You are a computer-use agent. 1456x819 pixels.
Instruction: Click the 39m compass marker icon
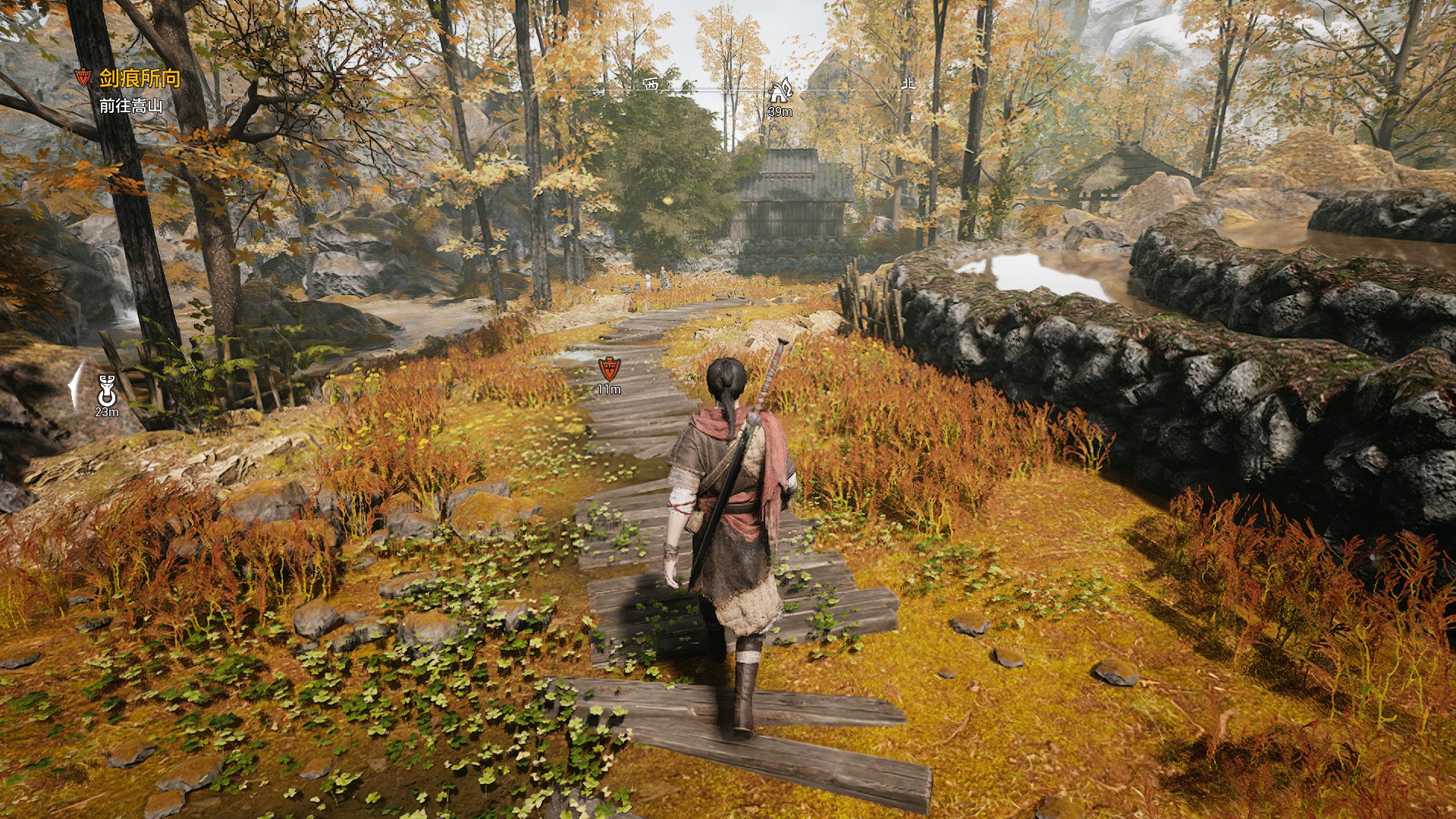(780, 92)
